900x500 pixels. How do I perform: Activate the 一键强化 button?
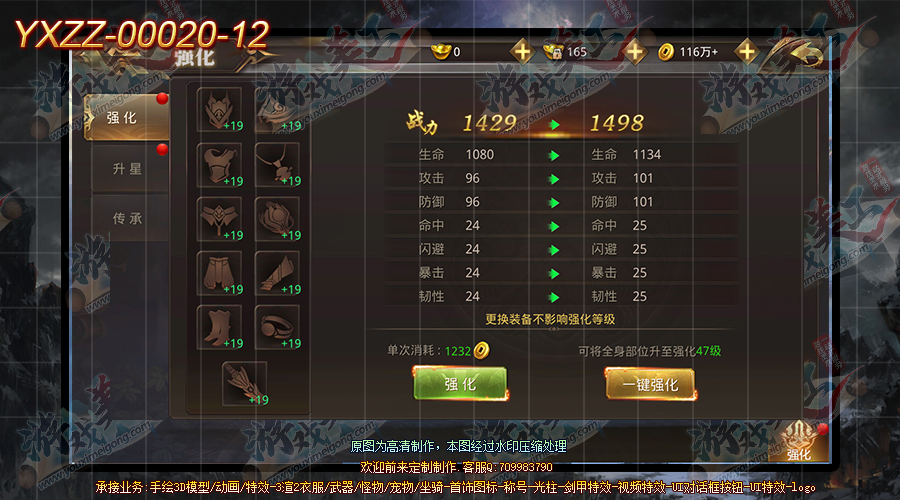pos(650,384)
